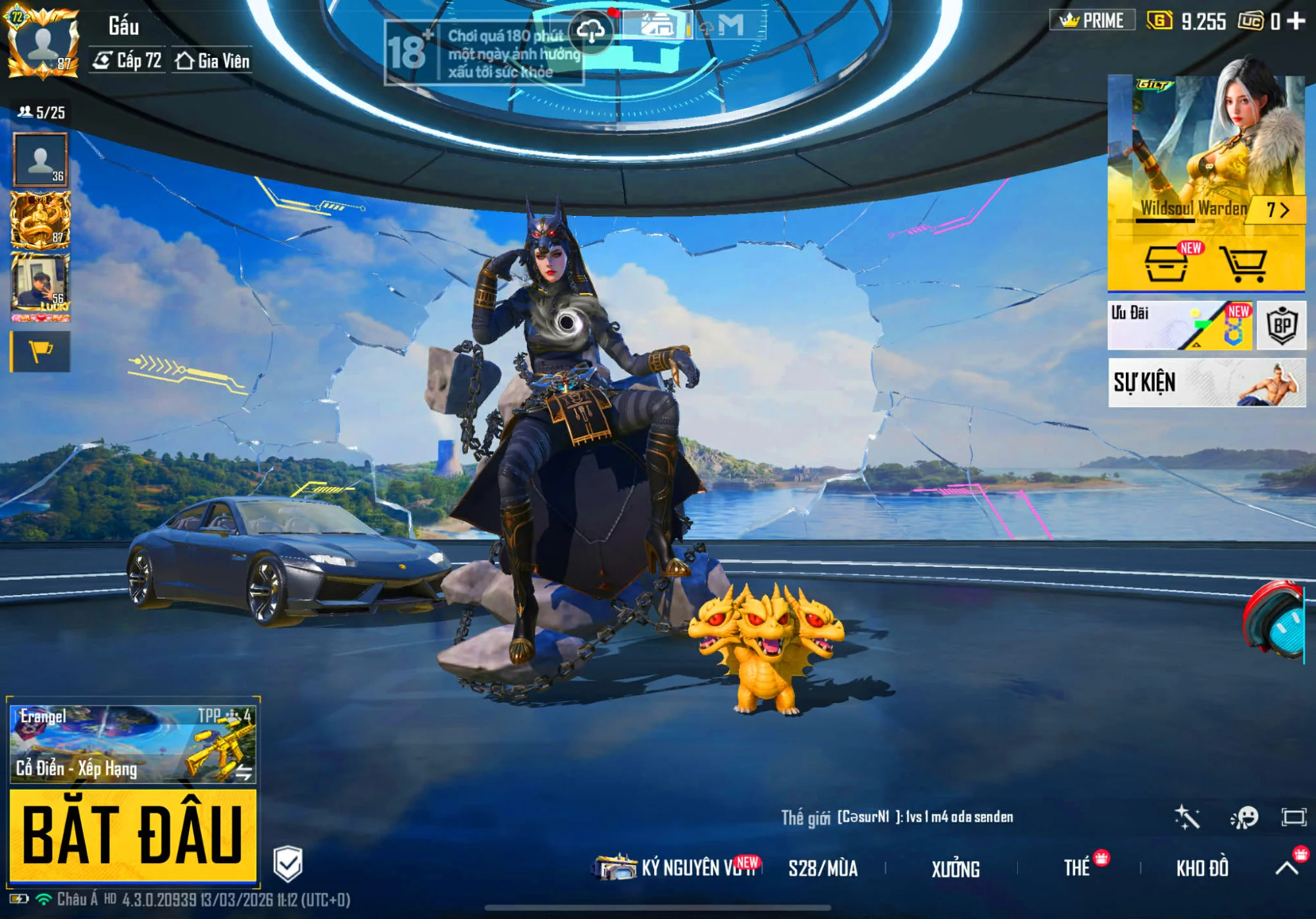Open the THẺ cards menu
This screenshot has width=1316, height=919.
pos(1077,868)
